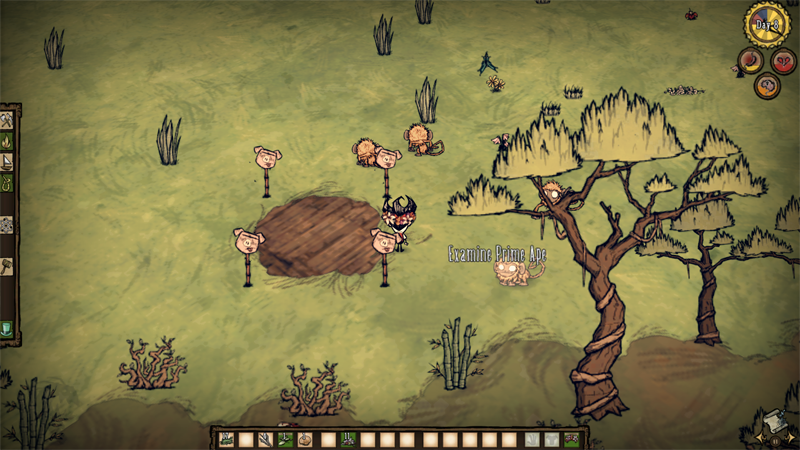Image resolution: width=800 pixels, height=450 pixels.
Task: Open the sailboat Nautical crafting tab
Action: [x=8, y=162]
